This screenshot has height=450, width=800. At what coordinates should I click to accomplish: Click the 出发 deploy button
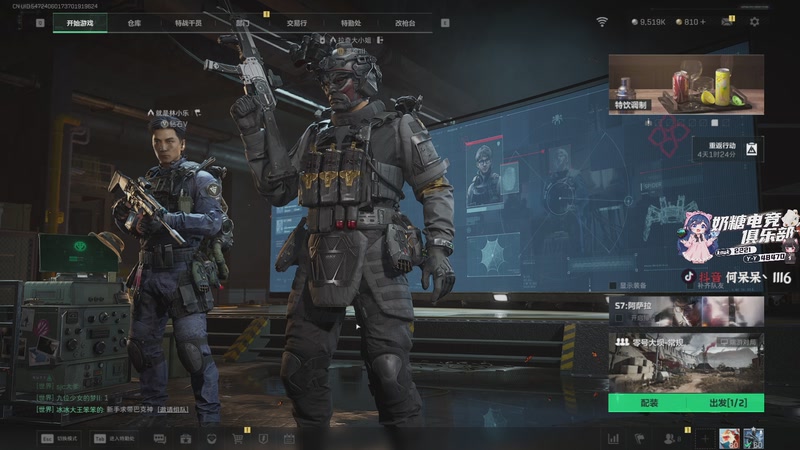[x=725, y=403]
